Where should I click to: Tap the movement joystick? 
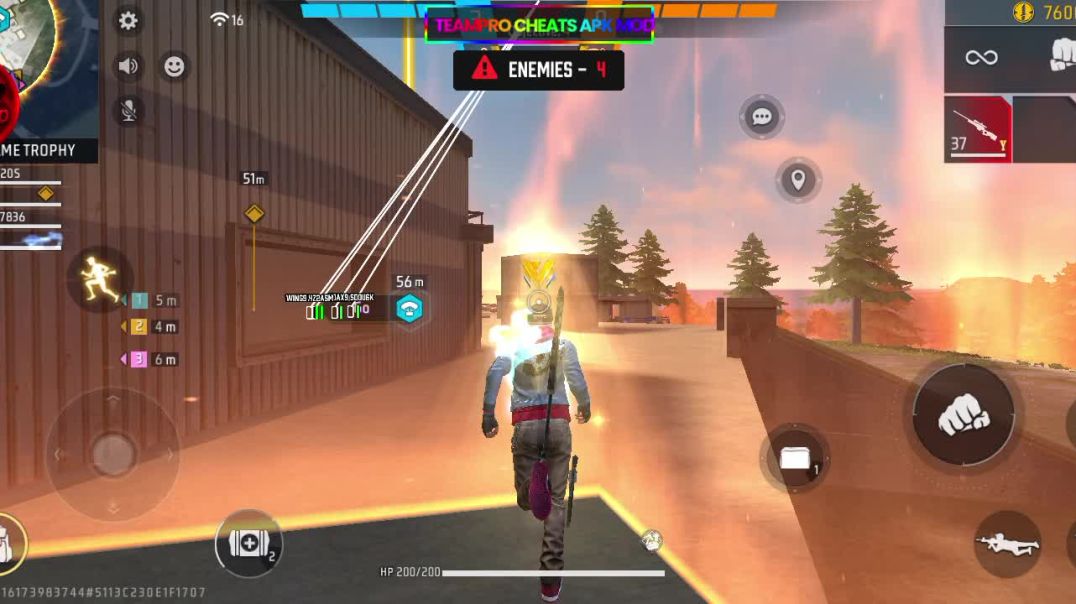click(112, 454)
